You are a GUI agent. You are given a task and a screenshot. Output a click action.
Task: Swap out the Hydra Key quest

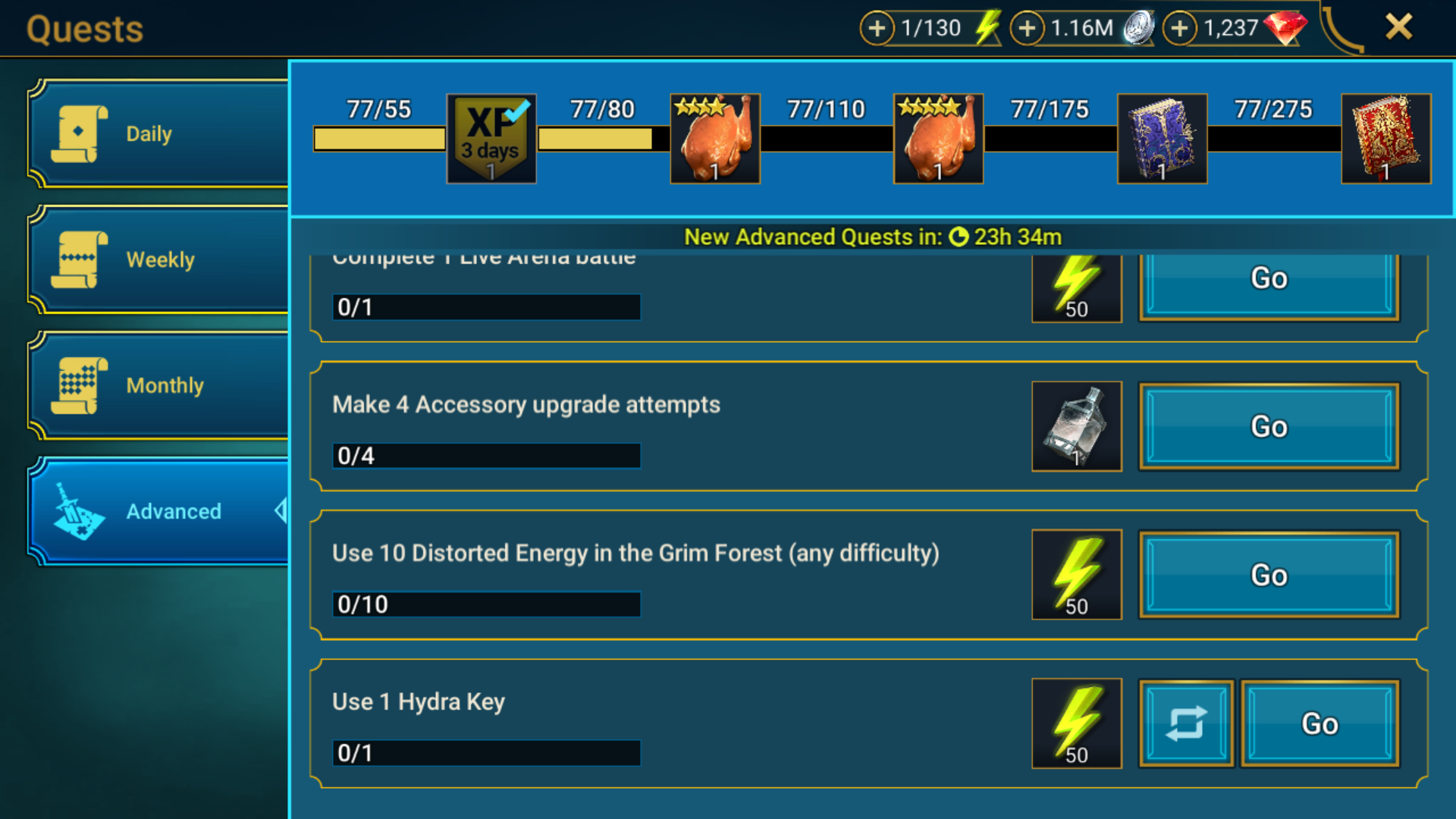click(x=1186, y=724)
